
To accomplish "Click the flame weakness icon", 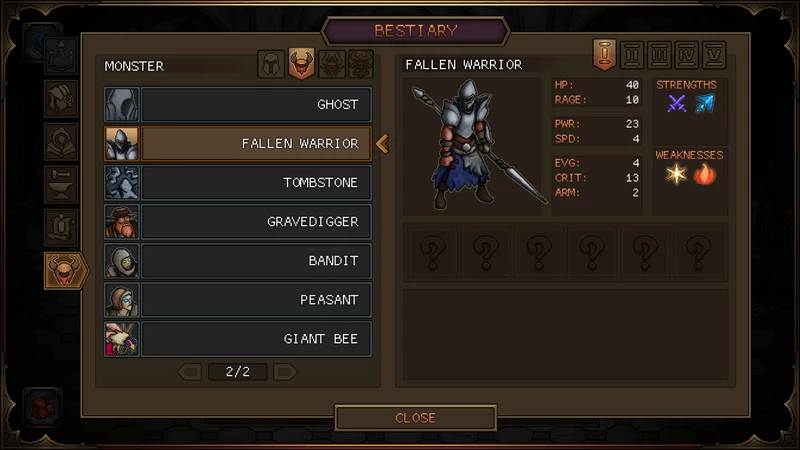I will (705, 174).
